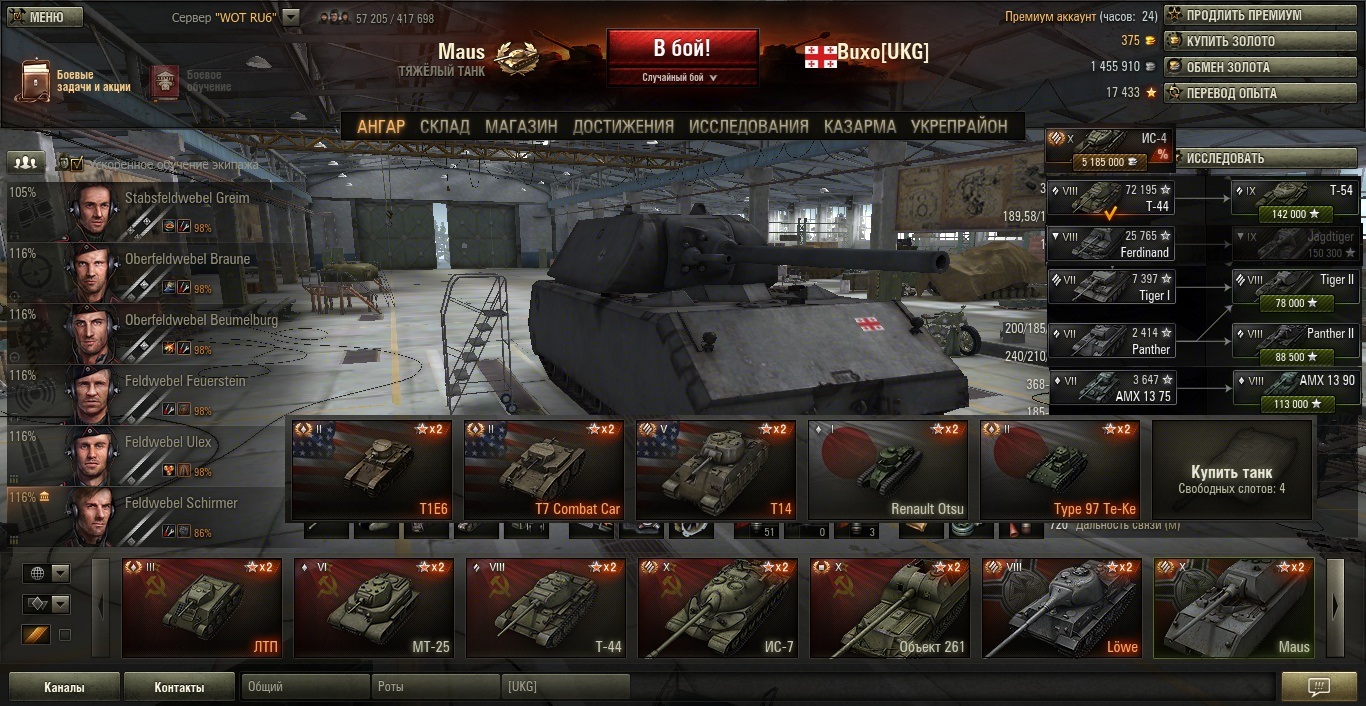Switch to the СКЛАД tab
1366x706 pixels.
[x=444, y=126]
